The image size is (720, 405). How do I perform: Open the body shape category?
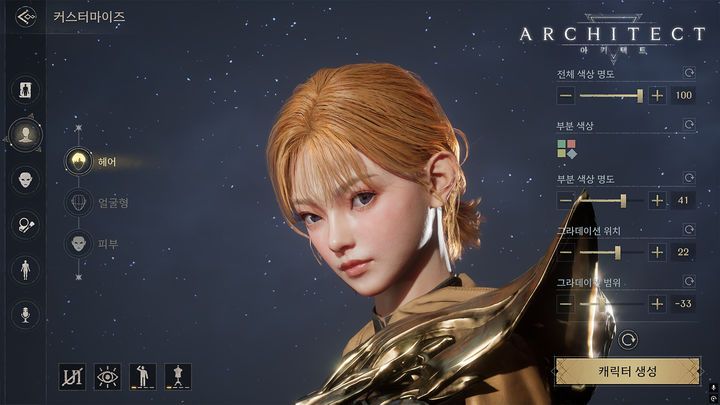[x=25, y=270]
